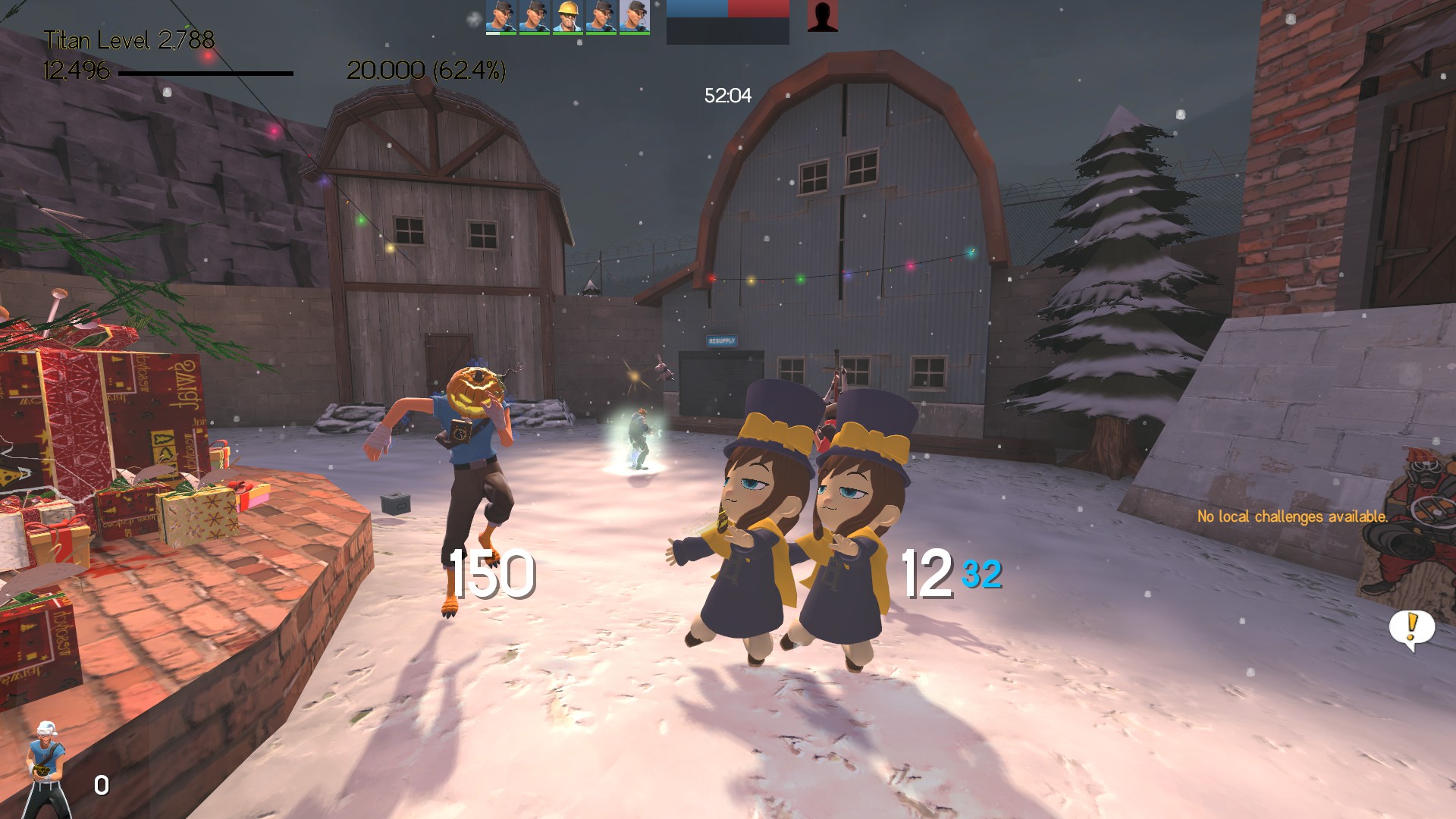Open the exclamation mark speech bubble alert
This screenshot has width=1456, height=819.
pyautogui.click(x=1411, y=629)
